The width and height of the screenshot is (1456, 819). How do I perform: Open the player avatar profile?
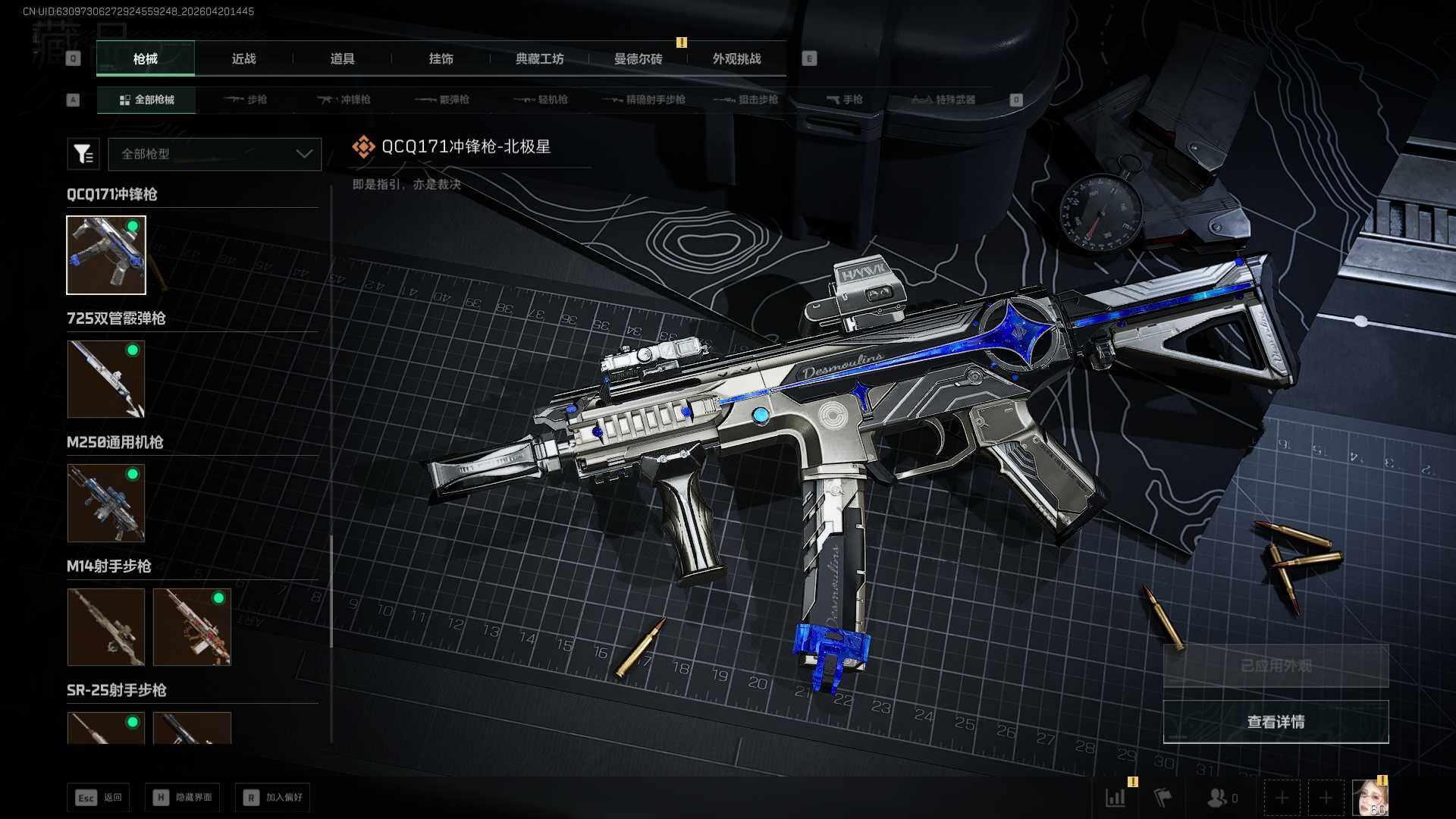coord(1370,798)
